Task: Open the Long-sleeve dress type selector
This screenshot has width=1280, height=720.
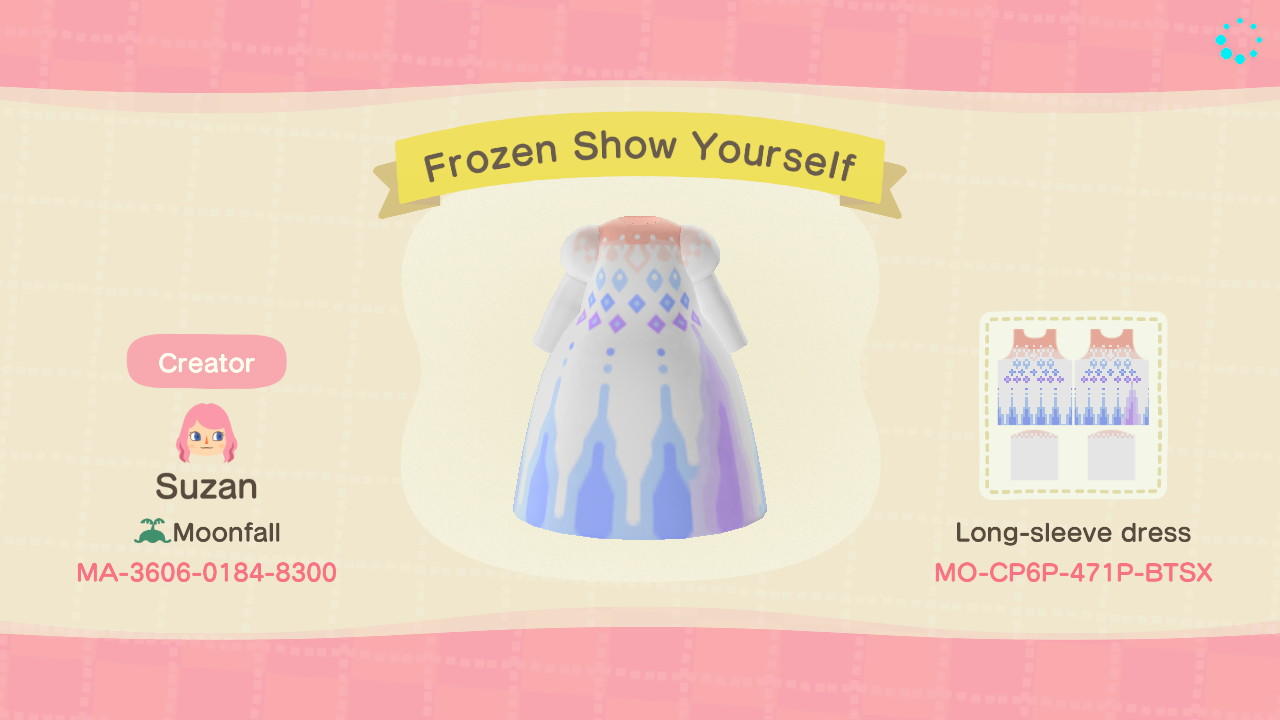Action: point(1073,533)
